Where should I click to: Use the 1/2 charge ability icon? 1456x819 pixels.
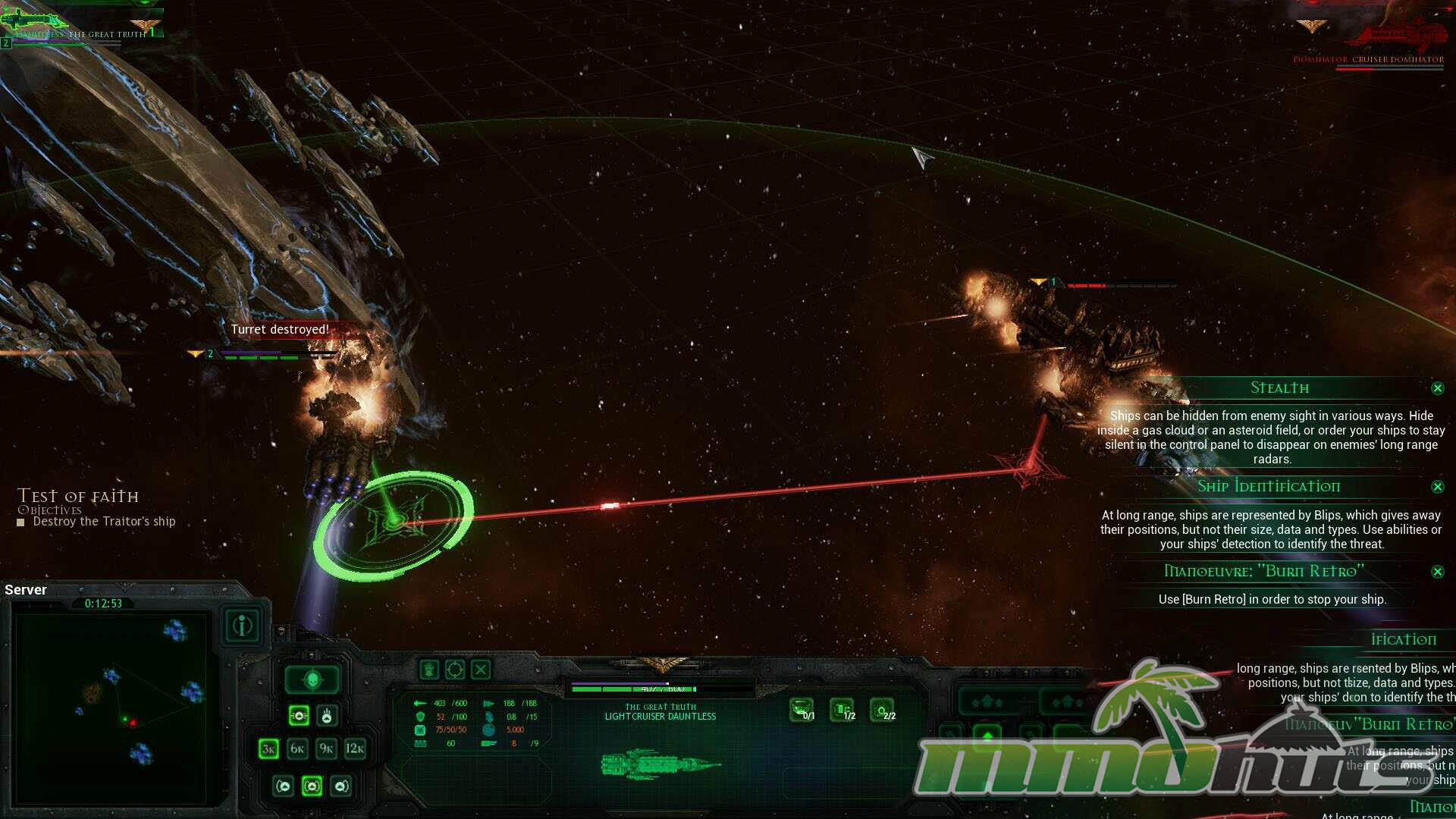(843, 710)
